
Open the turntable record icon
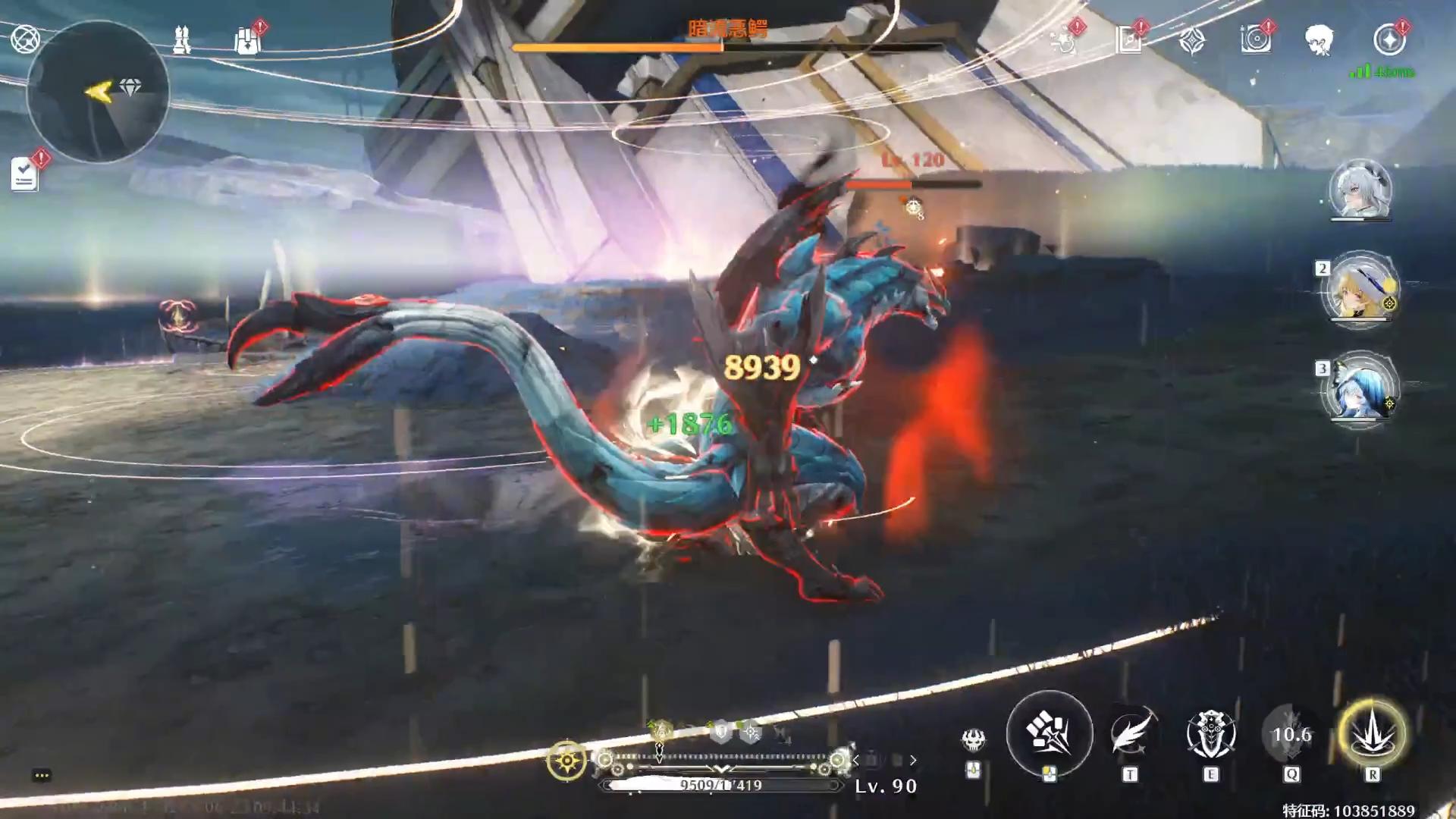pyautogui.click(x=1255, y=39)
